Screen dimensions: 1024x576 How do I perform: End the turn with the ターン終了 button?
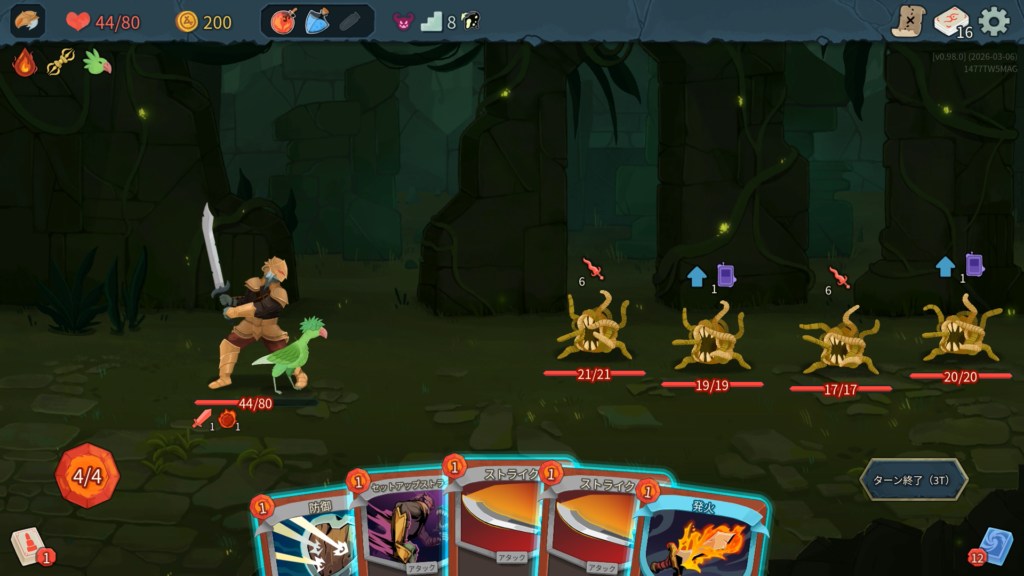click(913, 480)
